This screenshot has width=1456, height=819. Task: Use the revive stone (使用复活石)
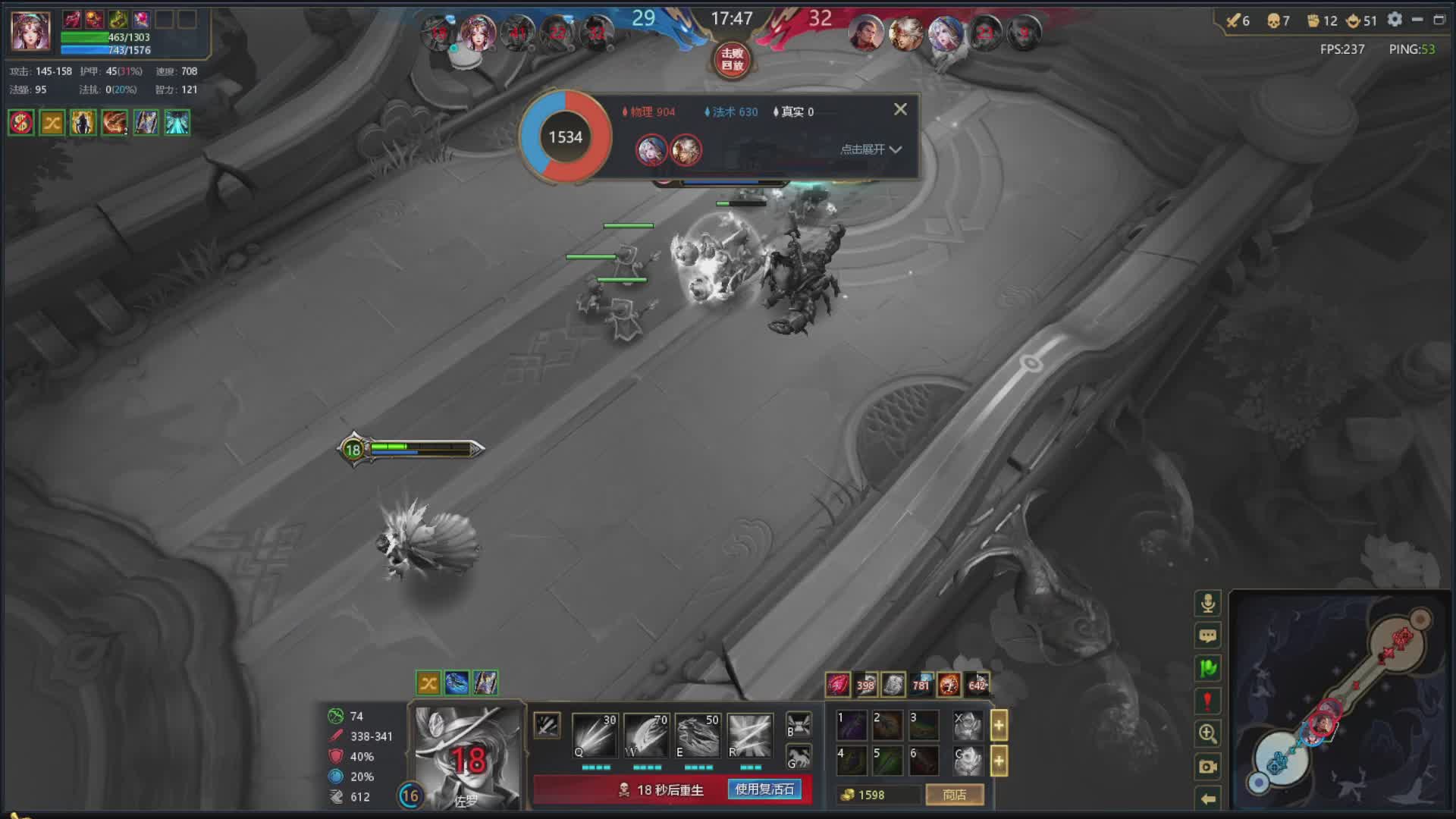coord(764,789)
